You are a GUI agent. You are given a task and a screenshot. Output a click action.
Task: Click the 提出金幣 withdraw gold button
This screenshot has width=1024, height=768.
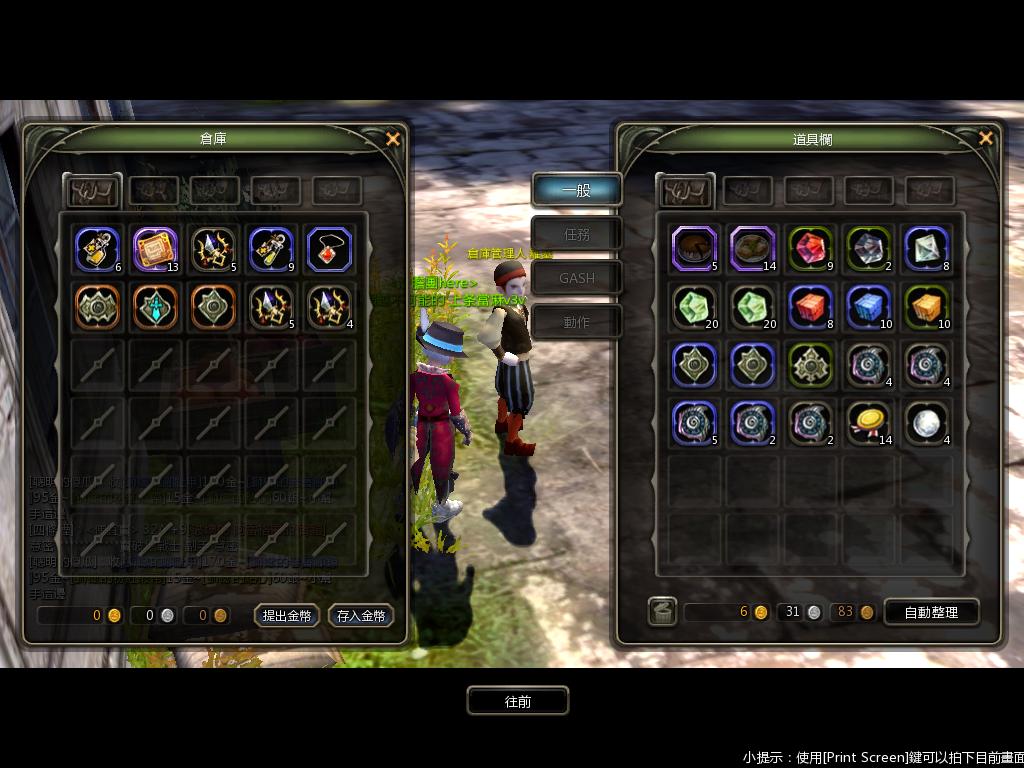point(287,616)
